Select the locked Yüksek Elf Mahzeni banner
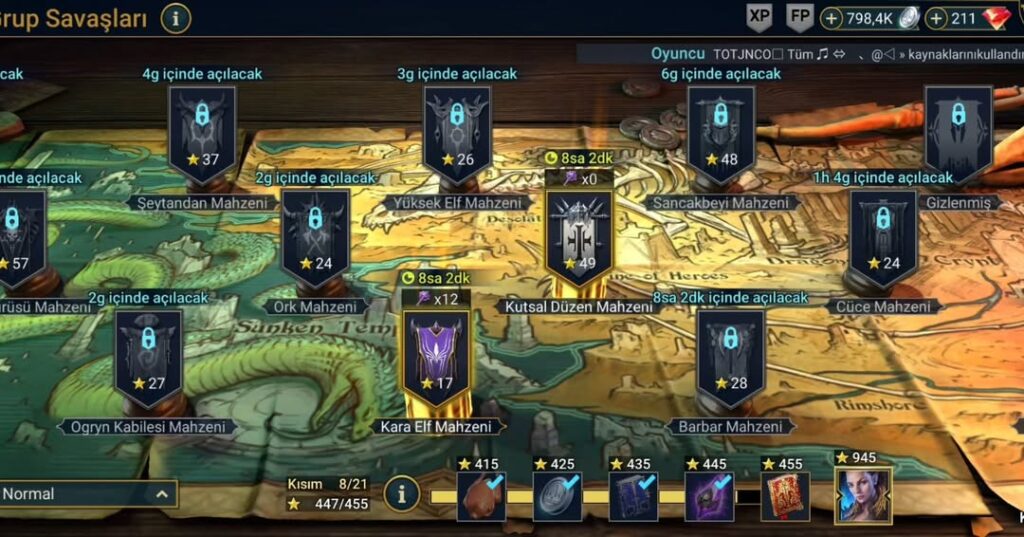Viewport: 1024px width, 537px height. (457, 133)
